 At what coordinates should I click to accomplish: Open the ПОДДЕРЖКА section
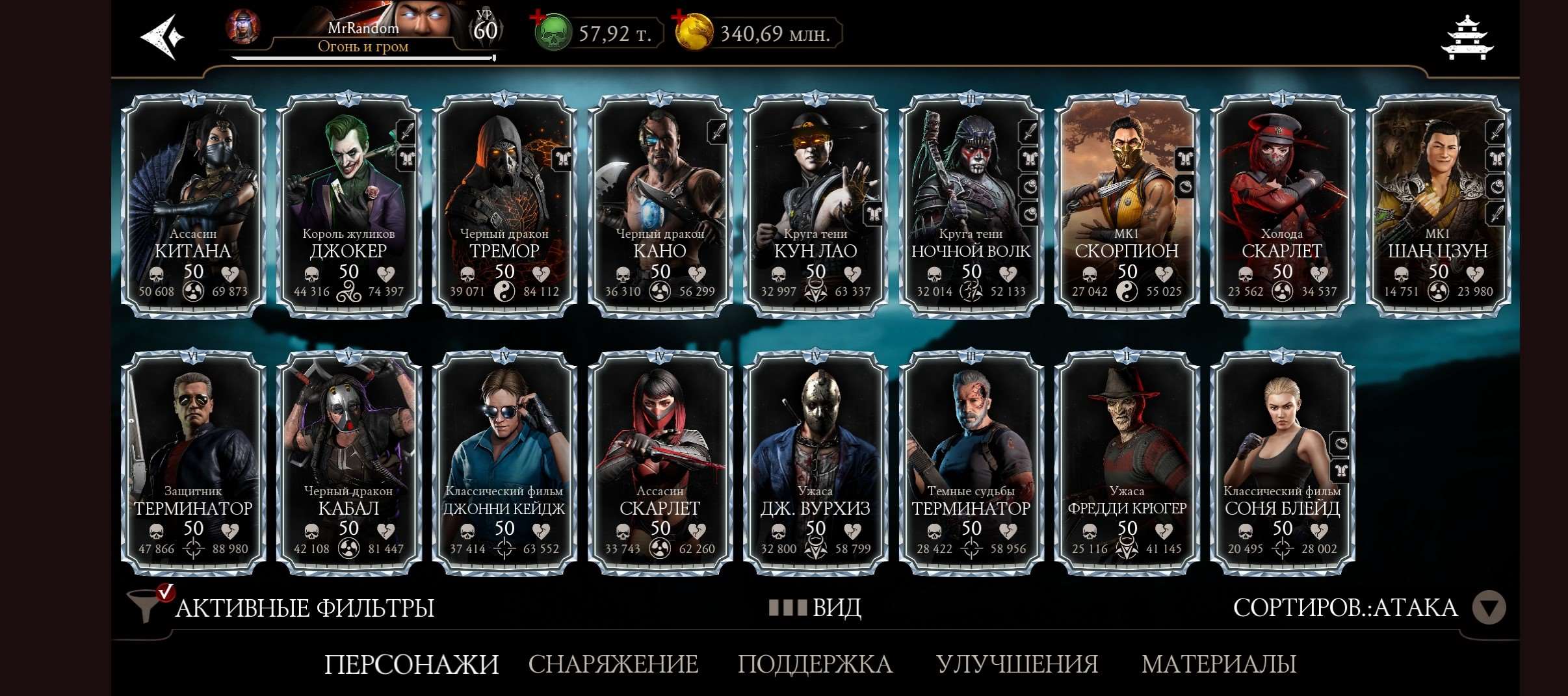[x=815, y=665]
